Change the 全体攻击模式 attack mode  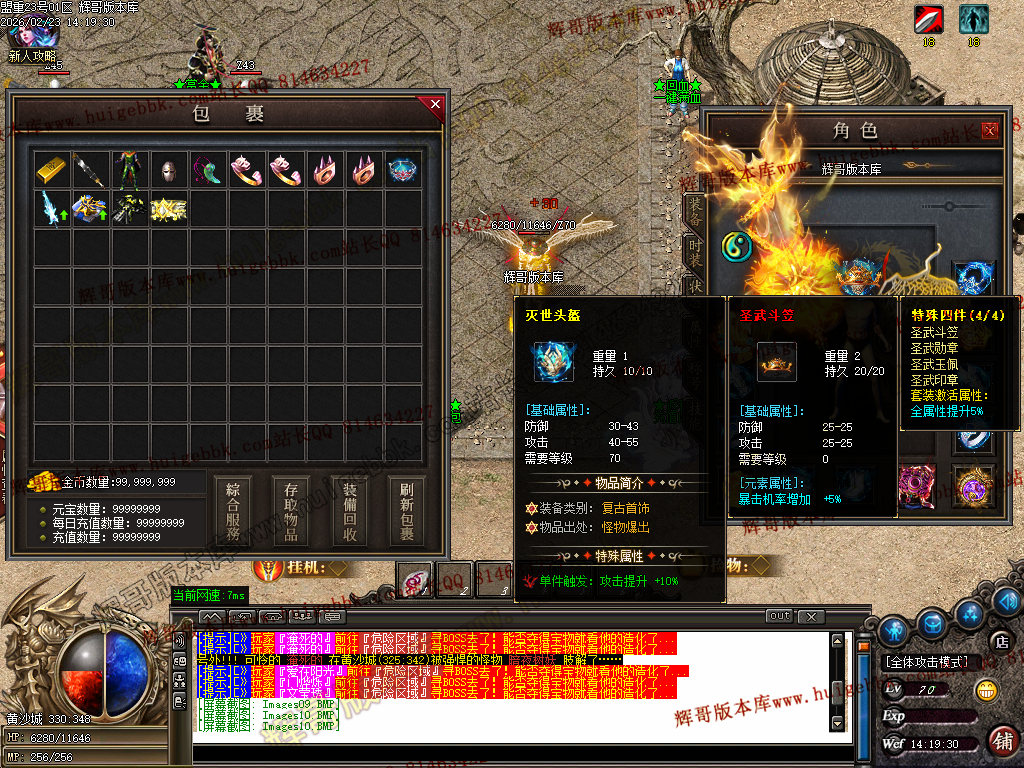tap(928, 662)
